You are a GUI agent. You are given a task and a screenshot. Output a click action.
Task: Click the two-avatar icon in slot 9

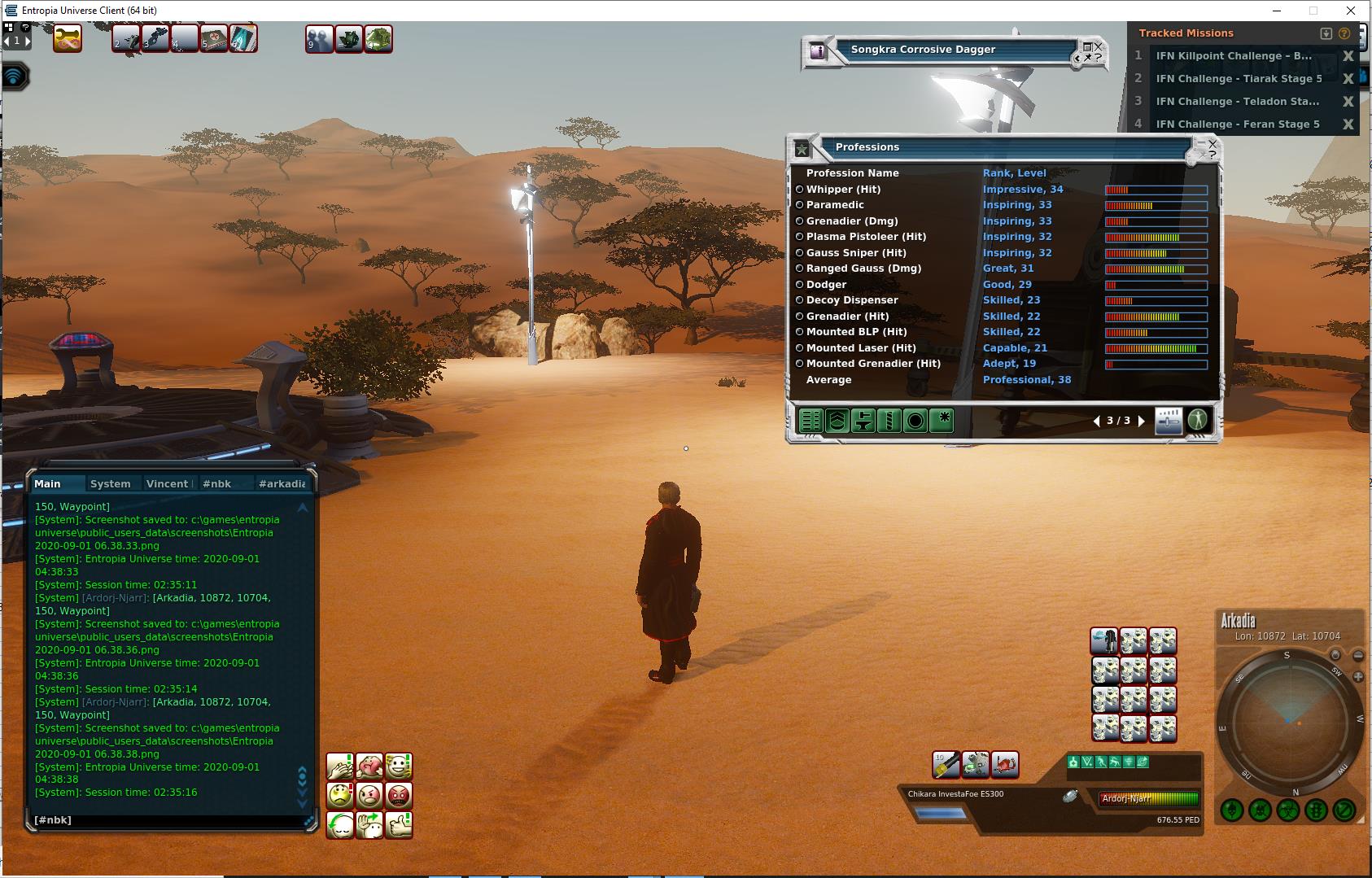(x=319, y=38)
